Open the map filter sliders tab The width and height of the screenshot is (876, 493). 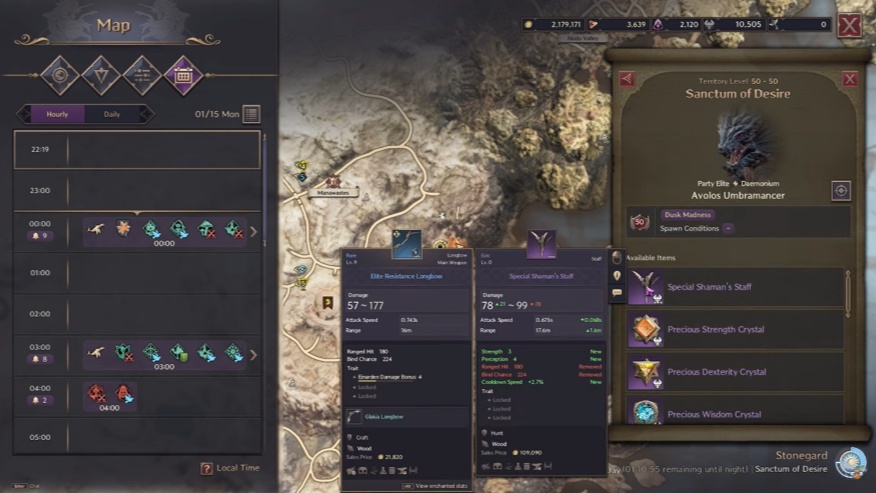142,73
